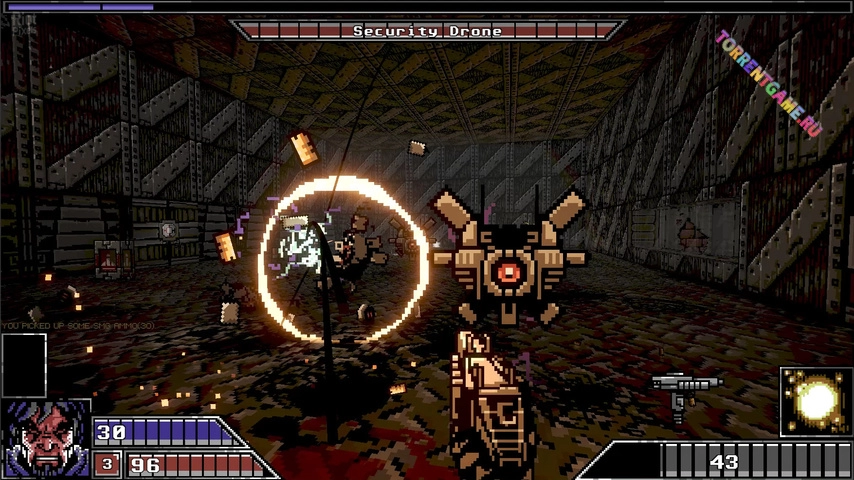Click the empty black slot above the portrait
Viewport: 854px width, 480px height.
[x=24, y=365]
